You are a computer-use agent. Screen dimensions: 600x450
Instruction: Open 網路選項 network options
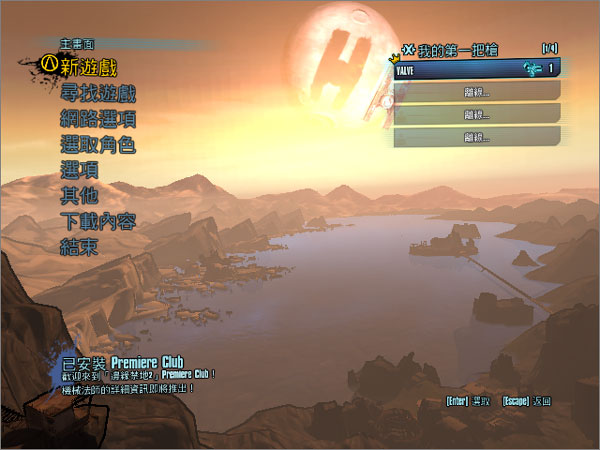tap(98, 119)
